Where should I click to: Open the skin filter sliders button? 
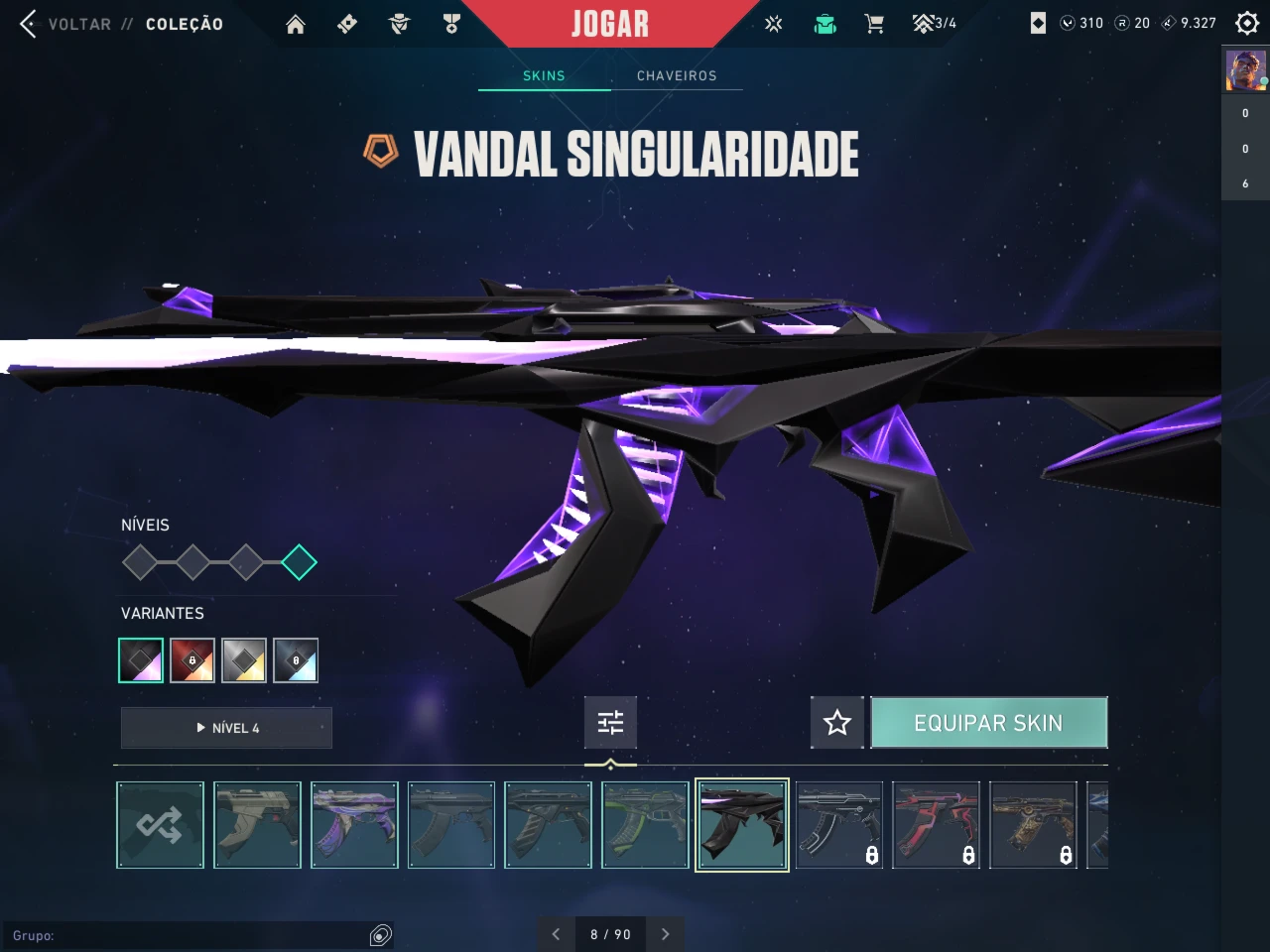[x=610, y=722]
